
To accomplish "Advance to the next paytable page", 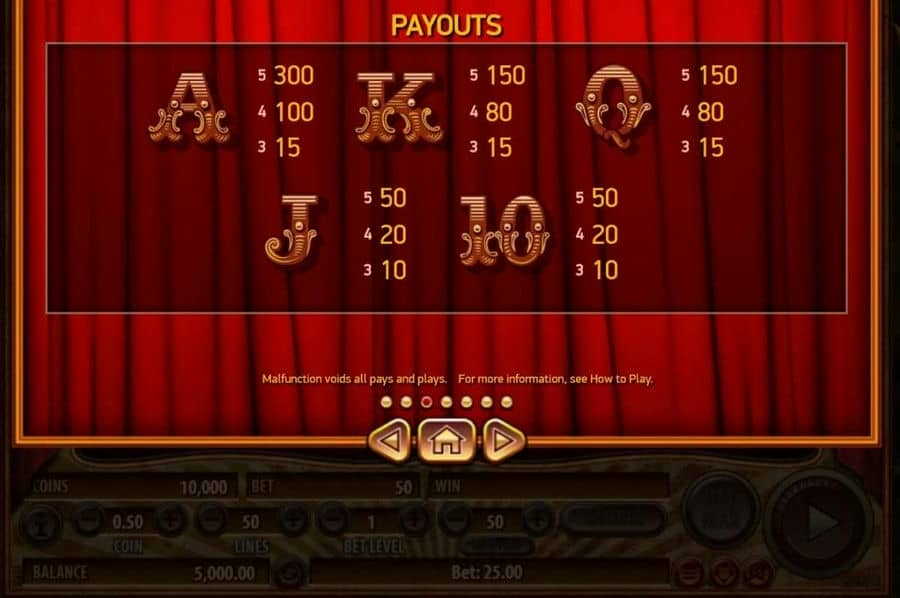I will coord(504,440).
